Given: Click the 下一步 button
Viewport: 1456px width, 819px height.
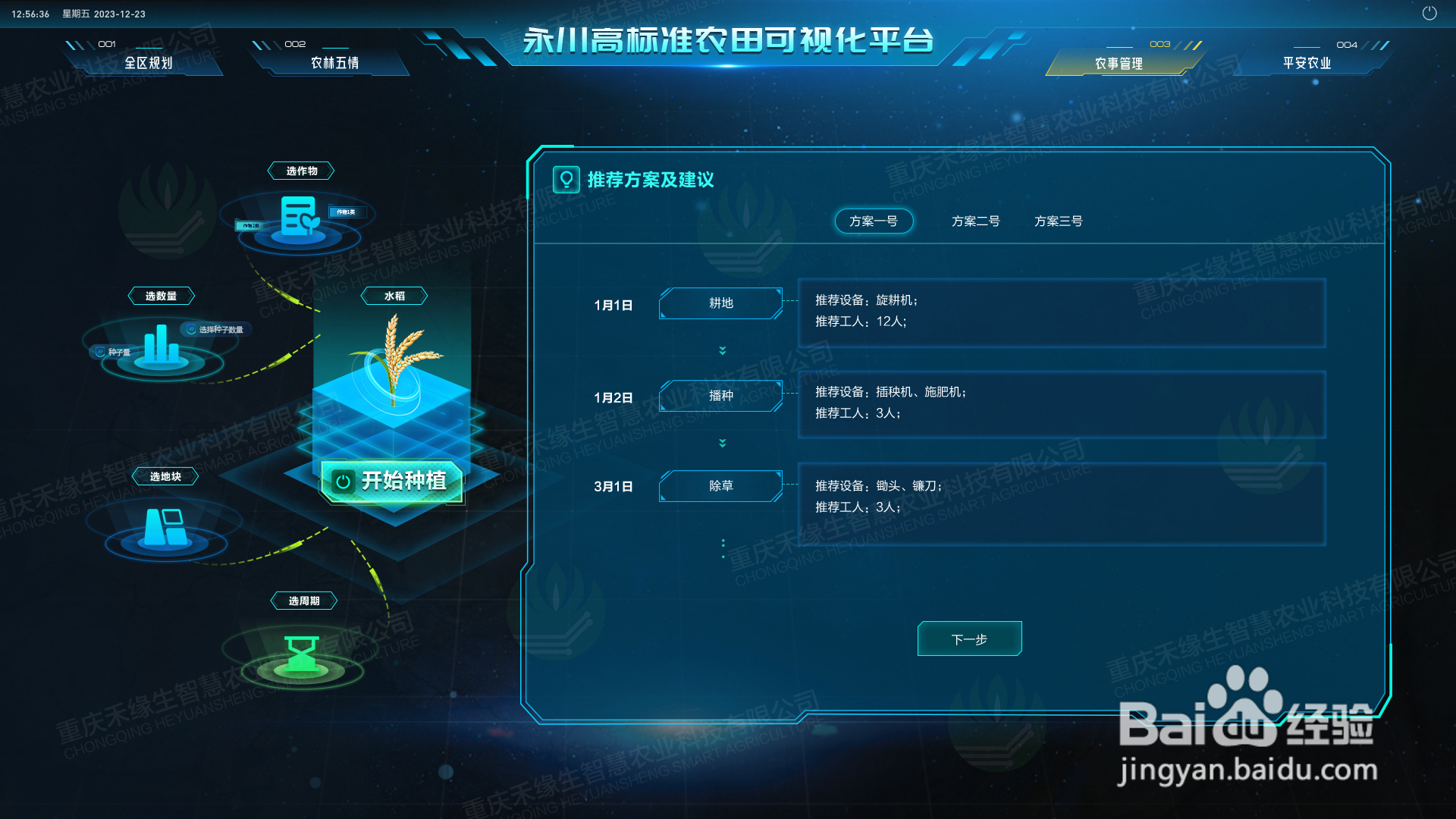Looking at the screenshot, I should 969,639.
